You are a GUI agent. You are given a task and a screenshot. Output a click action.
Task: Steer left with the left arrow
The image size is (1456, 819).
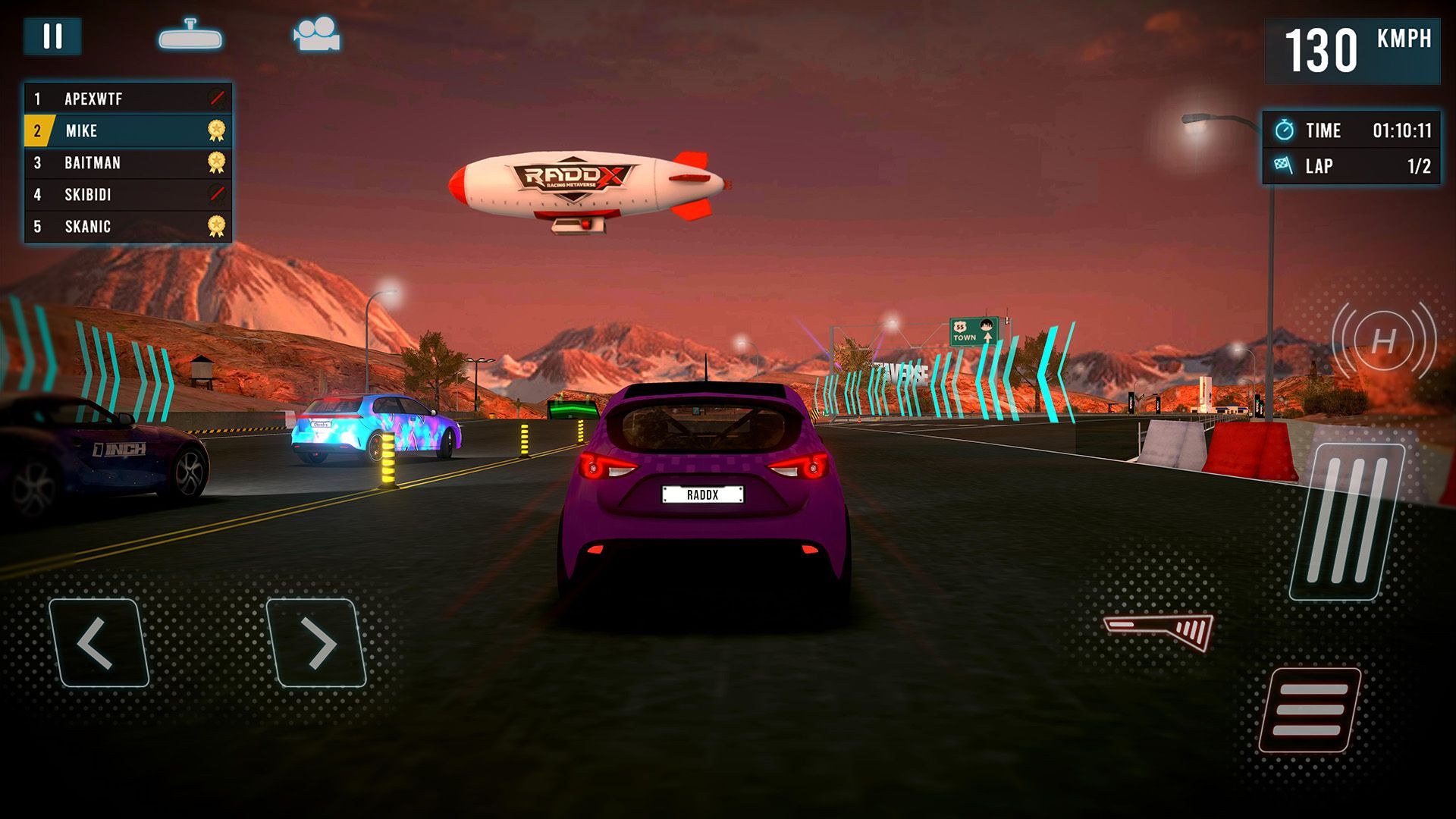click(x=99, y=643)
